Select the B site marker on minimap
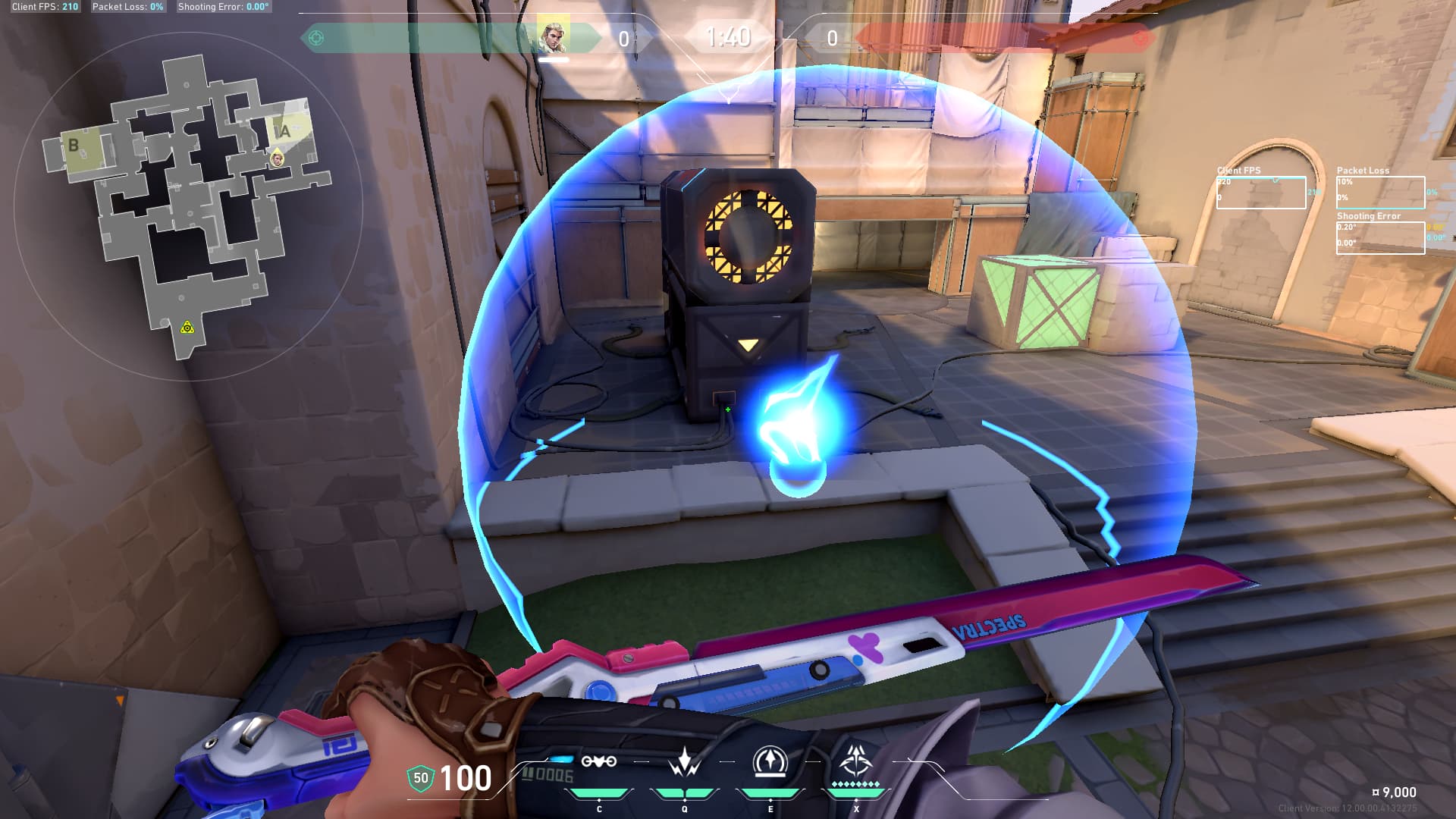Viewport: 1456px width, 819px height. (x=74, y=145)
